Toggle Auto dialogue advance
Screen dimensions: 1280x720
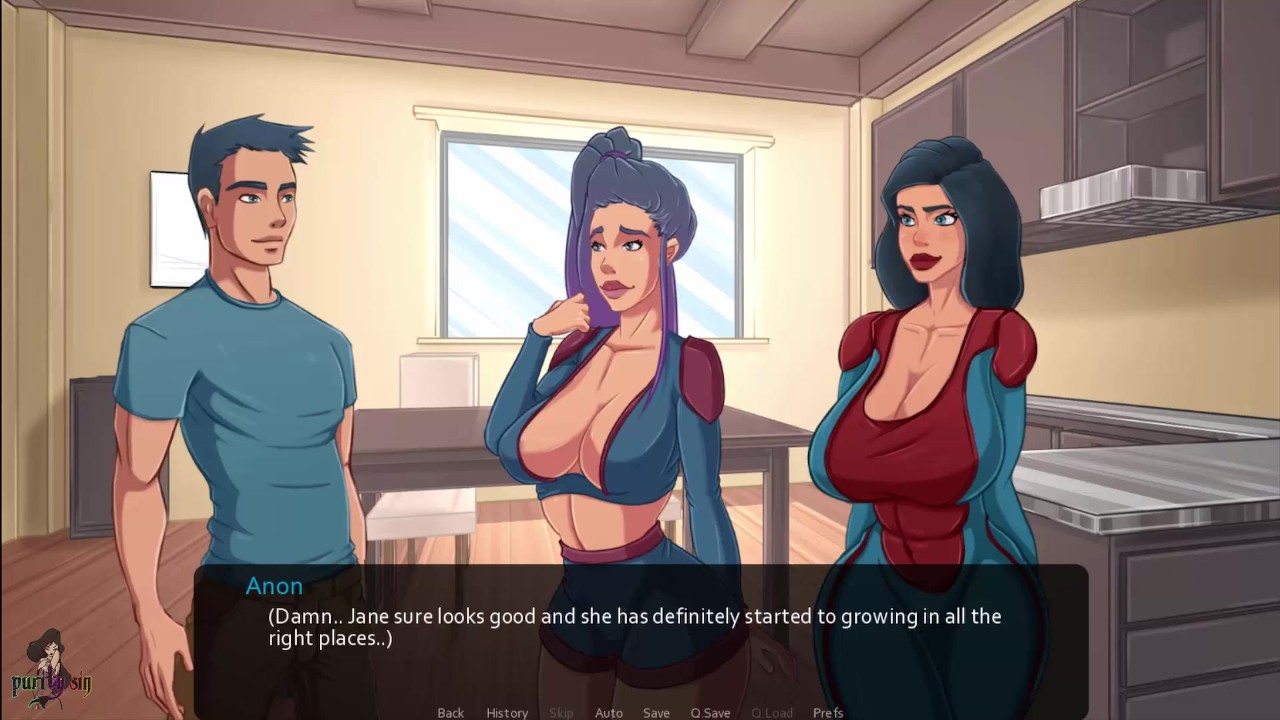pyautogui.click(x=609, y=712)
